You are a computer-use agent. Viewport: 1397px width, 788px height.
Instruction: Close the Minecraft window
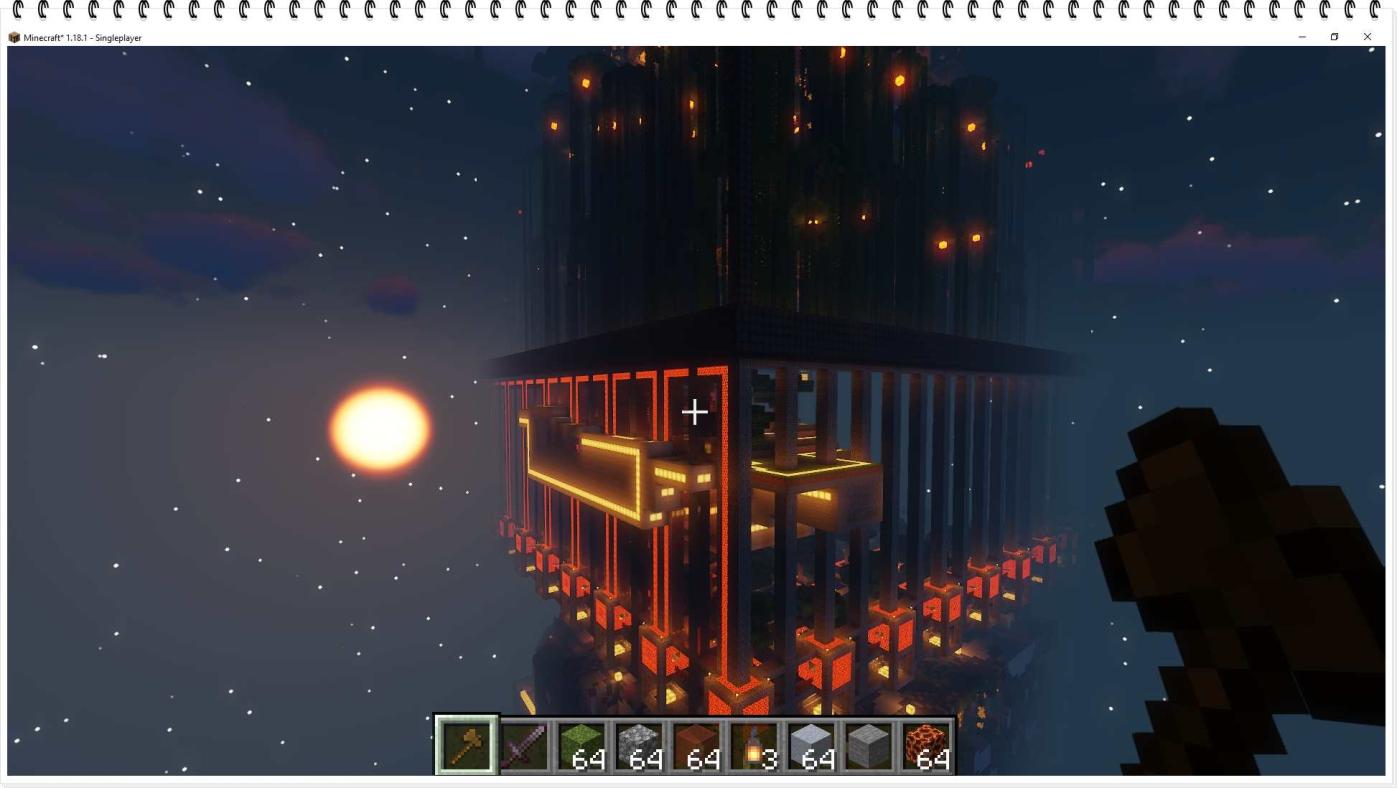point(1367,37)
